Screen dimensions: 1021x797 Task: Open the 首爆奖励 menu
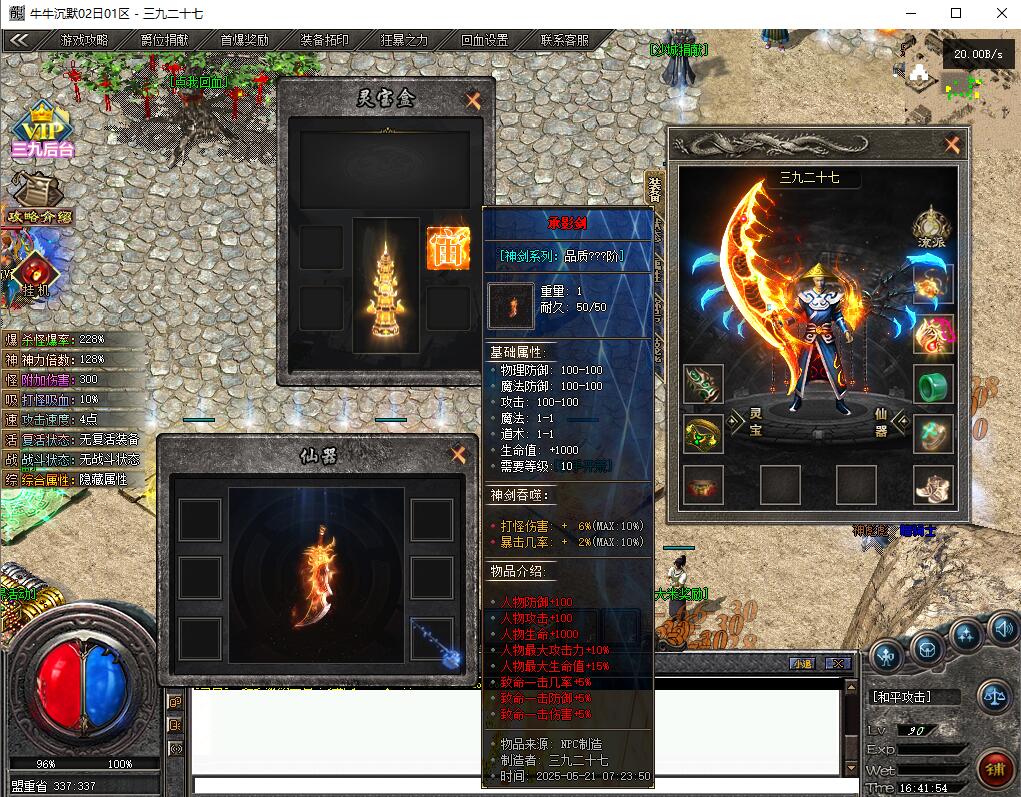(244, 41)
